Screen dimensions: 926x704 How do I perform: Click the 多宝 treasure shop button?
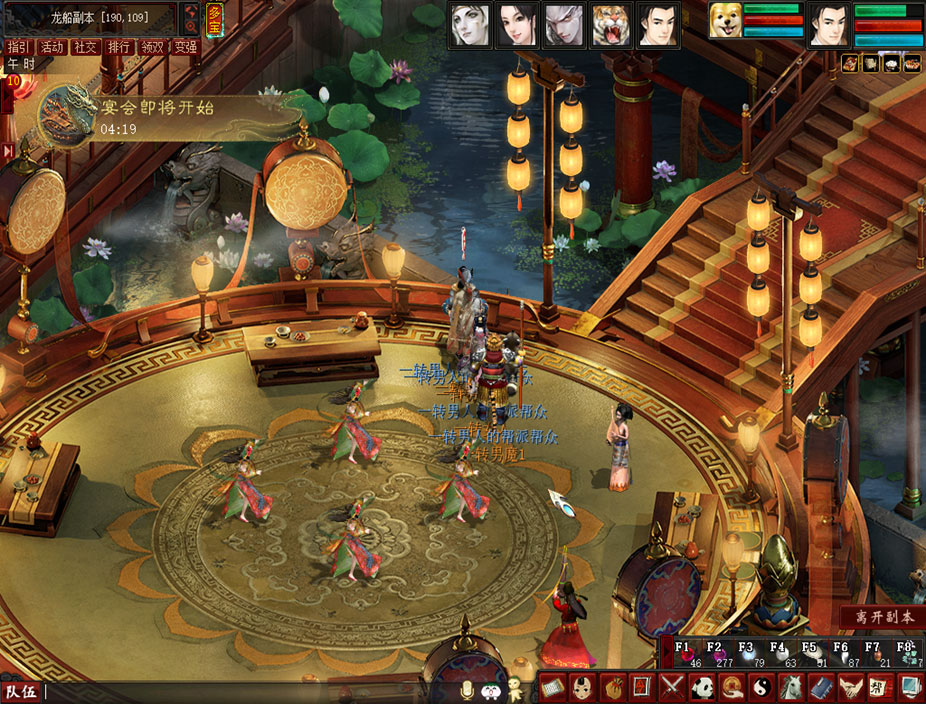(214, 19)
